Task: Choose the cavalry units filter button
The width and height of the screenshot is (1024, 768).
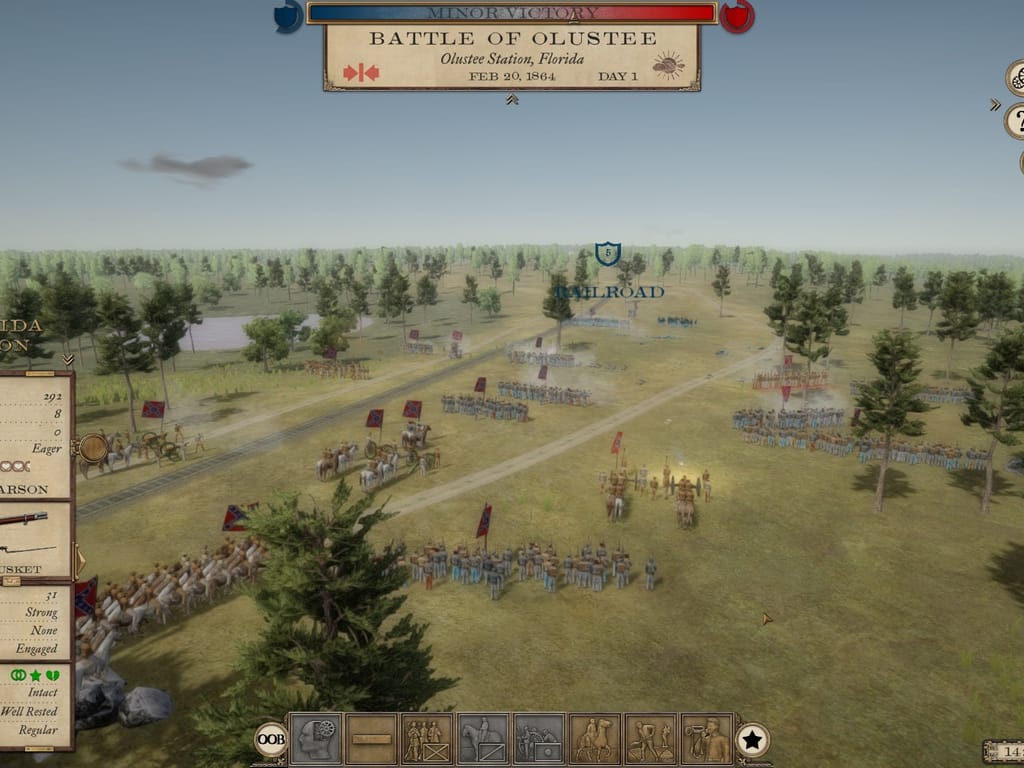Action: pyautogui.click(x=483, y=739)
